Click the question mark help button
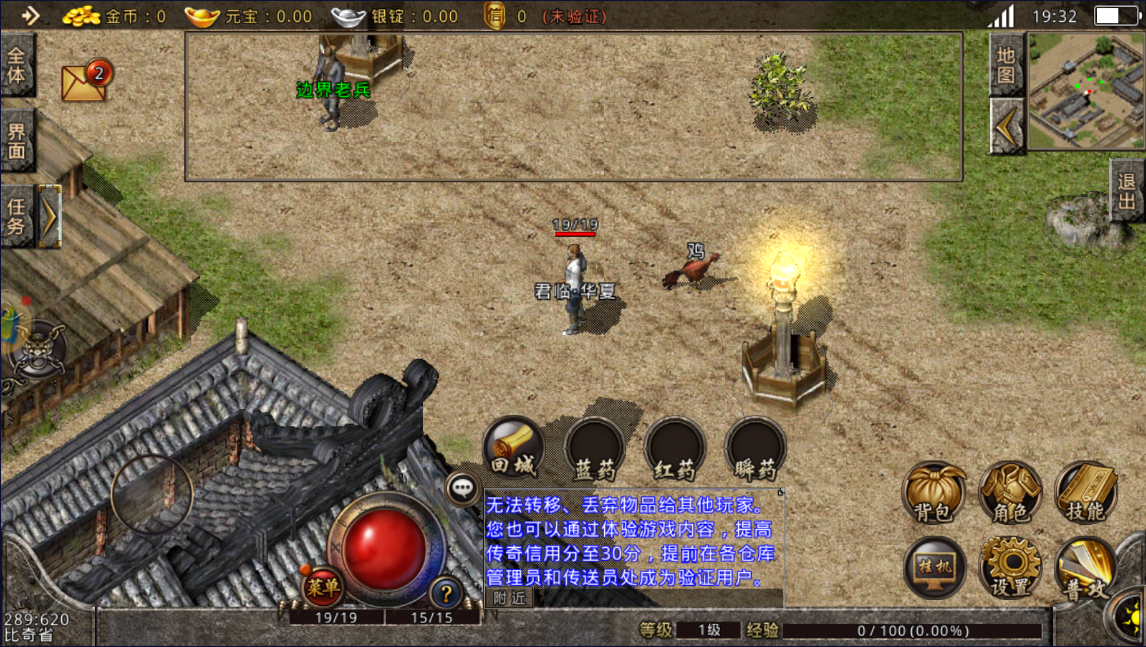This screenshot has width=1146, height=647. click(x=446, y=592)
